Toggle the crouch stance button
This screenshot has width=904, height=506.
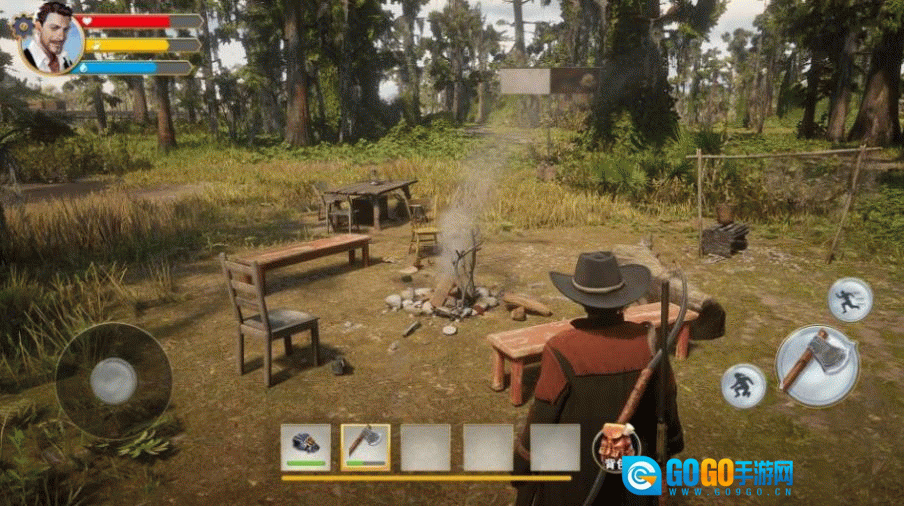point(743,385)
